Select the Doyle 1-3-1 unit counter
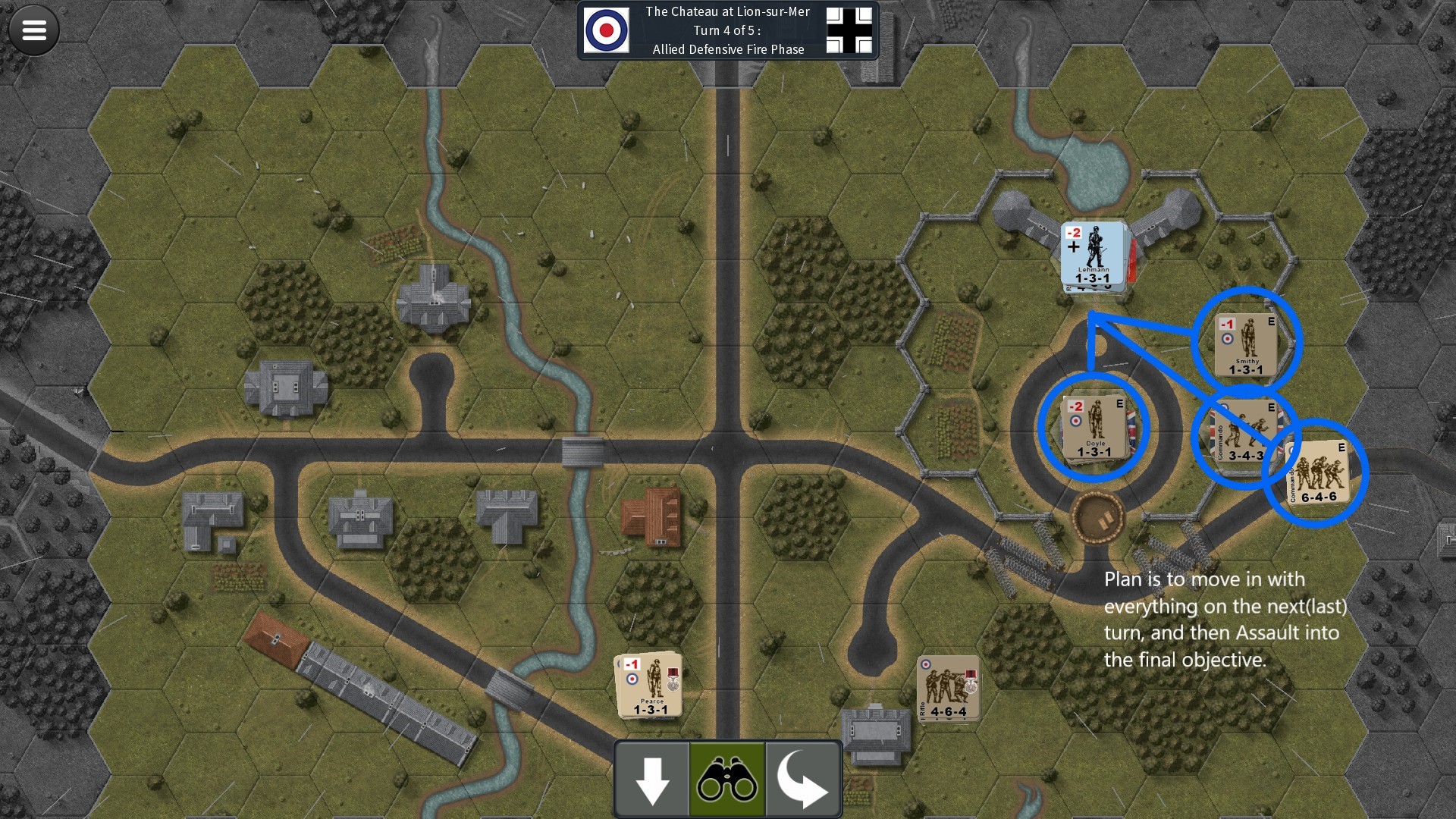This screenshot has width=1456, height=819. (1092, 428)
